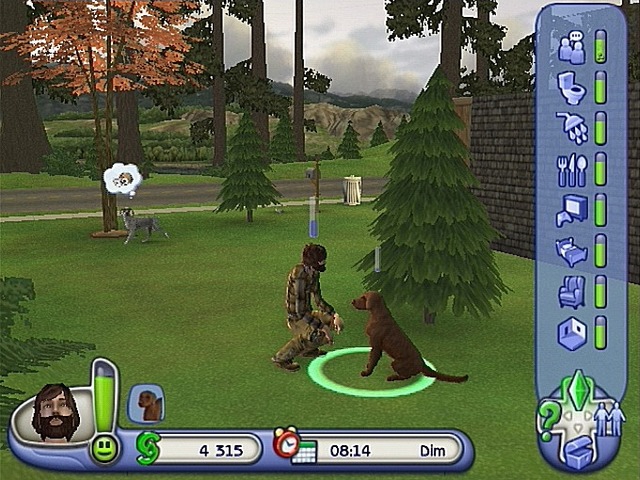
Task: Open the brown dog action queue icon
Action: (148, 403)
